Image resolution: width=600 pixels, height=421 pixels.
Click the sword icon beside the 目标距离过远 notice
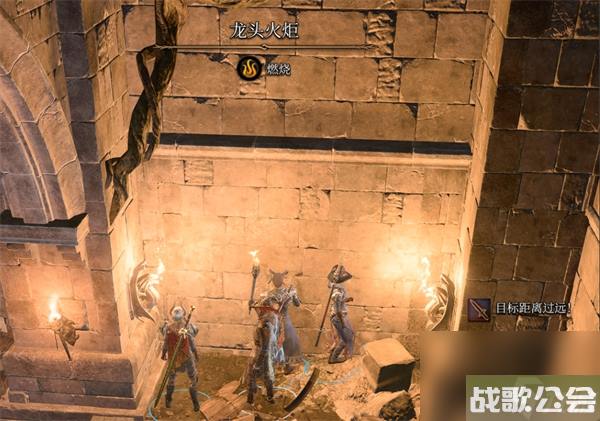point(479,310)
